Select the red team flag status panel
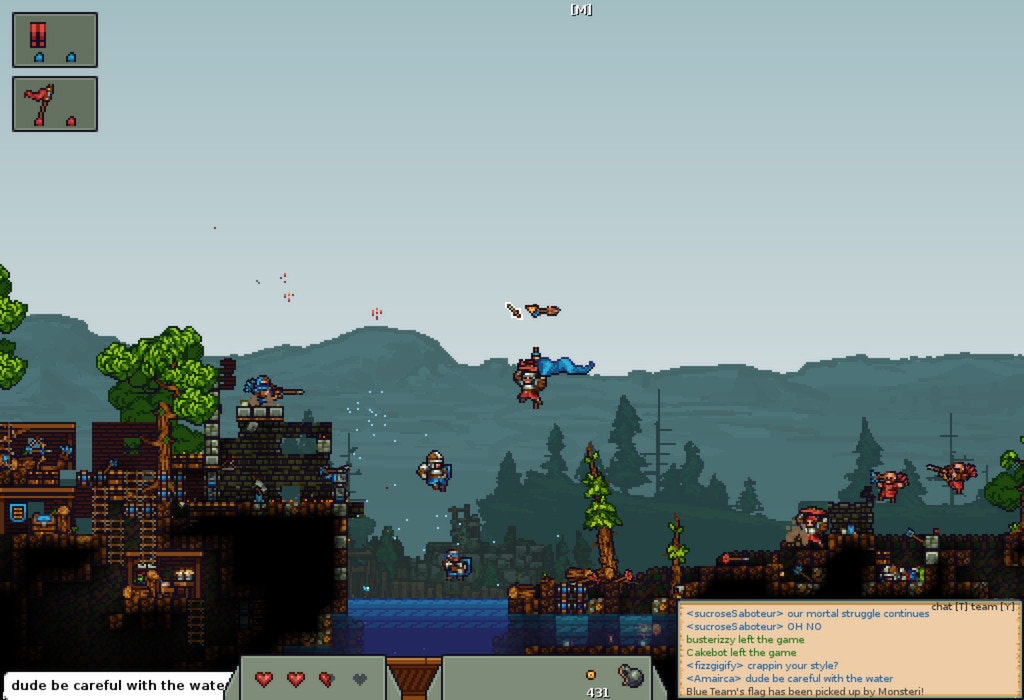This screenshot has height=700, width=1024. pyautogui.click(x=55, y=104)
